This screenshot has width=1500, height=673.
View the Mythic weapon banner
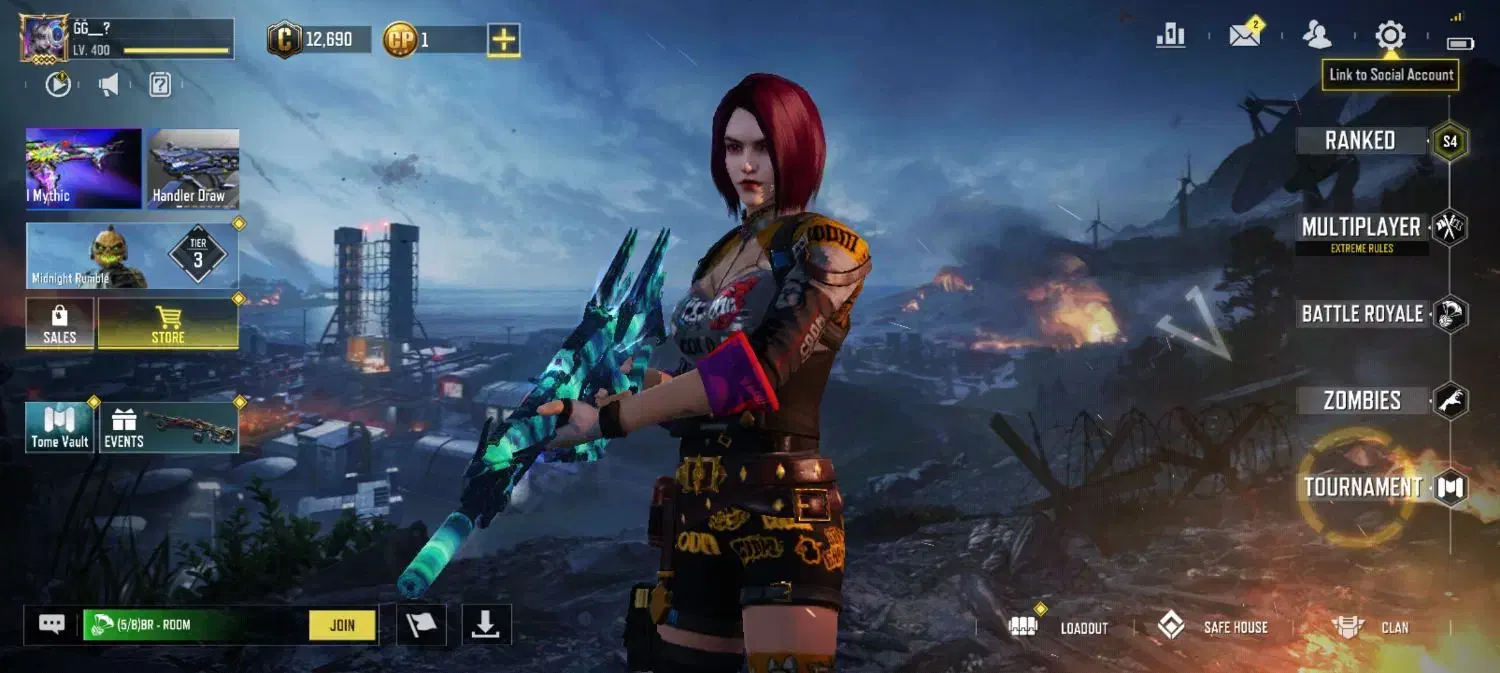tap(83, 168)
